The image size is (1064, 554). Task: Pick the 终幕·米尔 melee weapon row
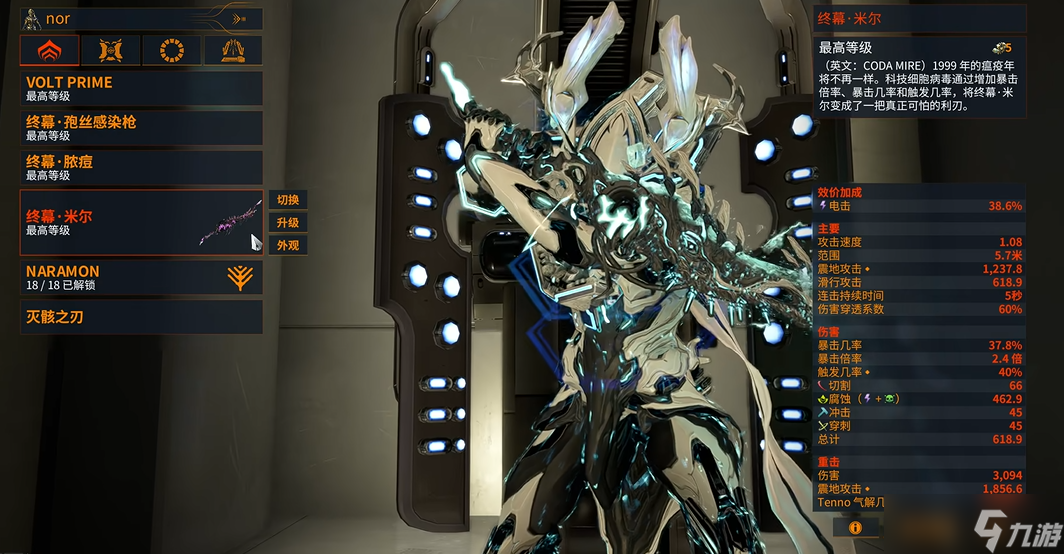(141, 222)
